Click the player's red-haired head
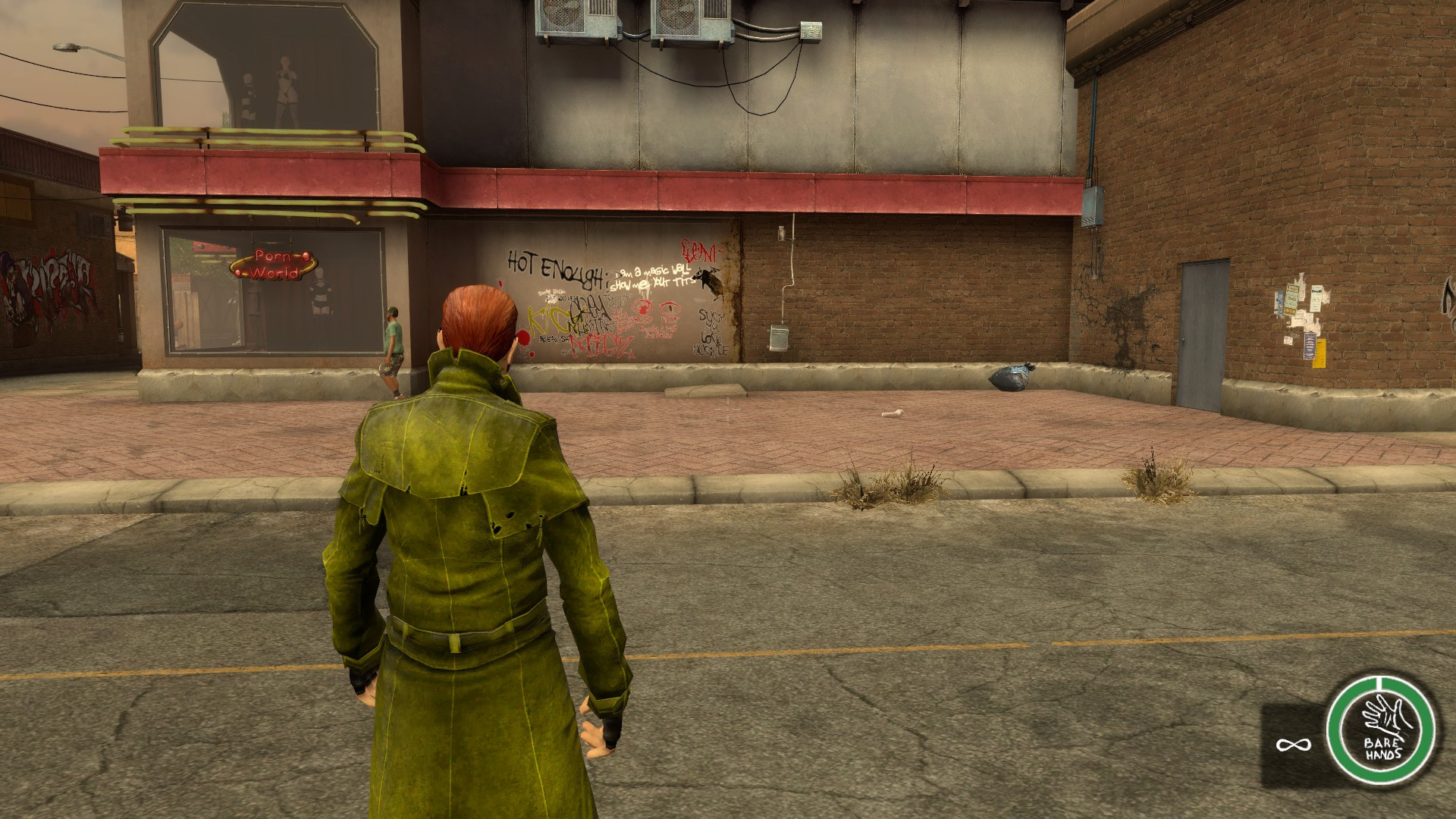This screenshot has height=819, width=1456. [478, 315]
